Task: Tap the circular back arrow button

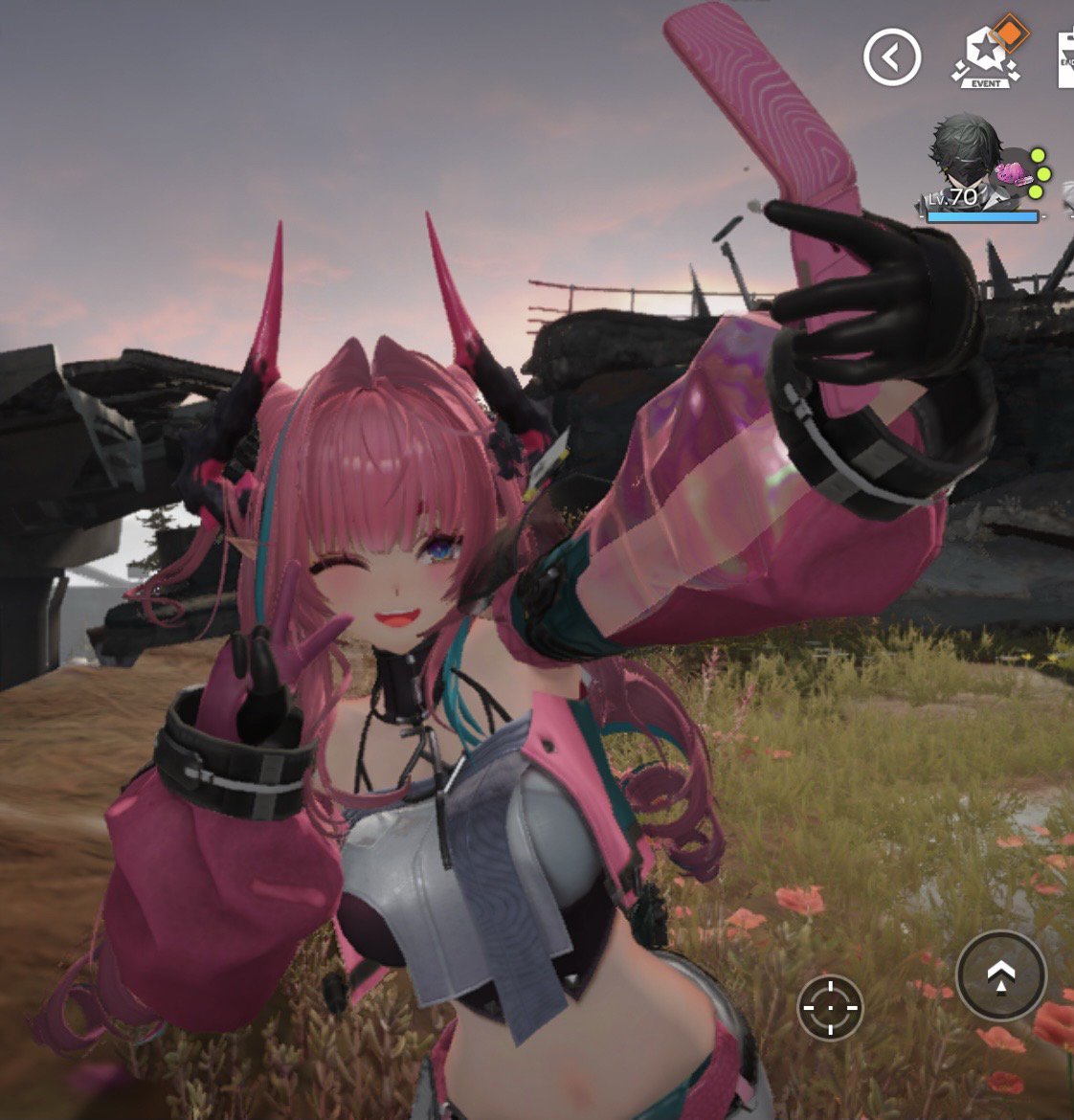Action: pos(892,57)
